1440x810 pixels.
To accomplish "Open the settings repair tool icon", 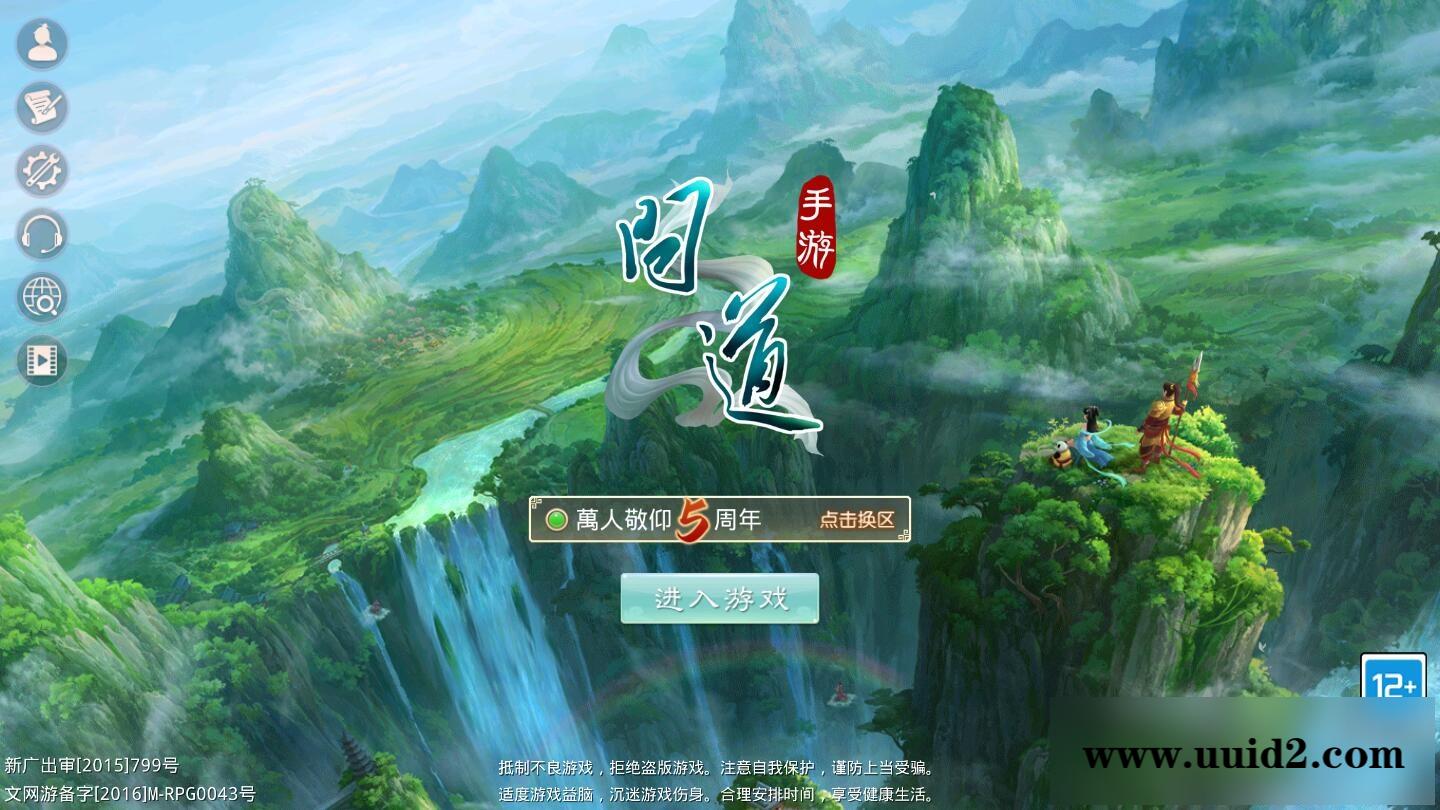I will [x=41, y=171].
